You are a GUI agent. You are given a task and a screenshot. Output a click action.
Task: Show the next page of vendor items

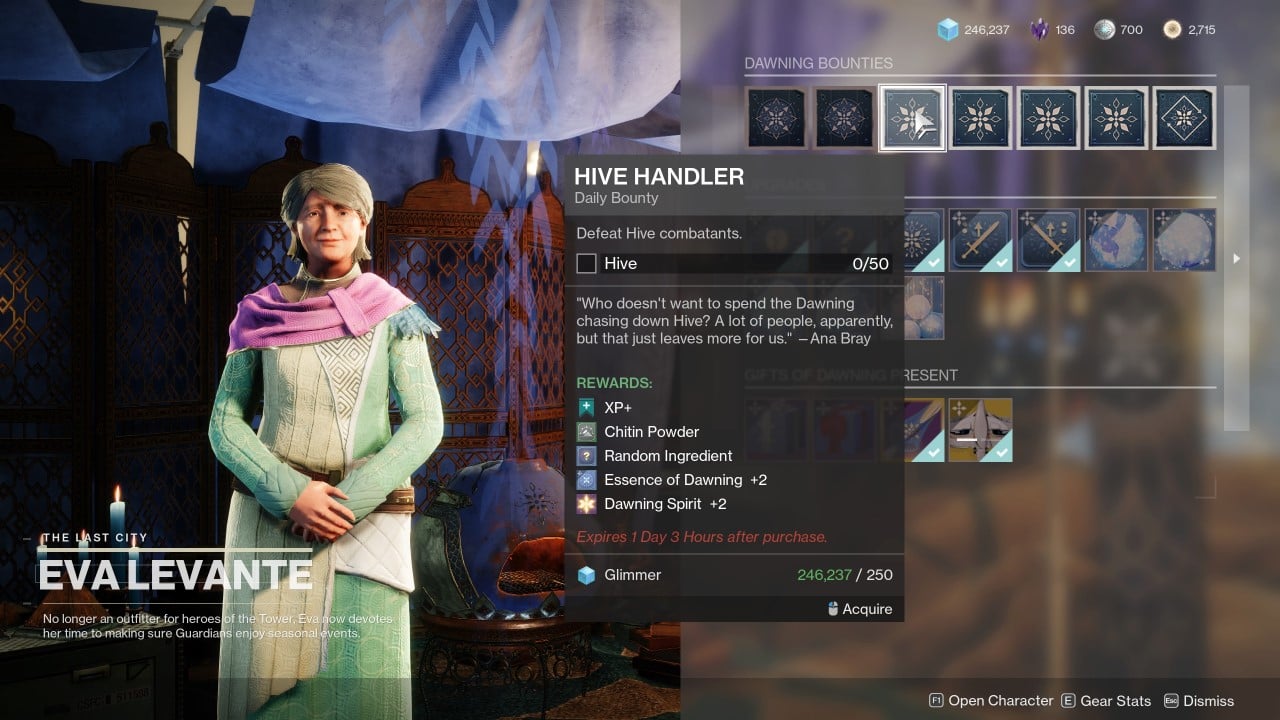[1237, 258]
